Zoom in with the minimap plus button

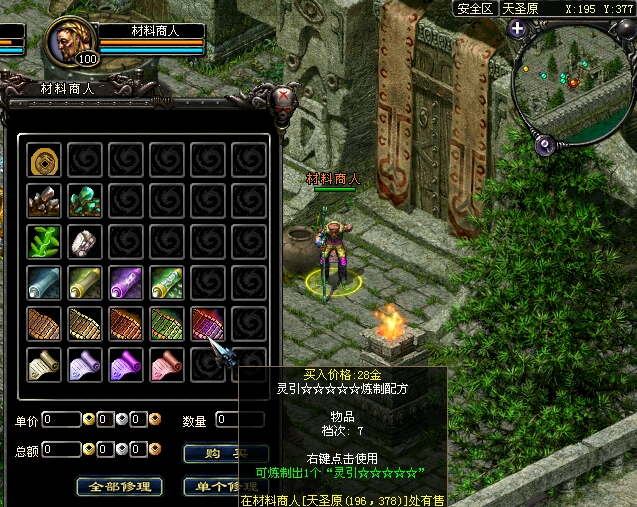point(517,28)
